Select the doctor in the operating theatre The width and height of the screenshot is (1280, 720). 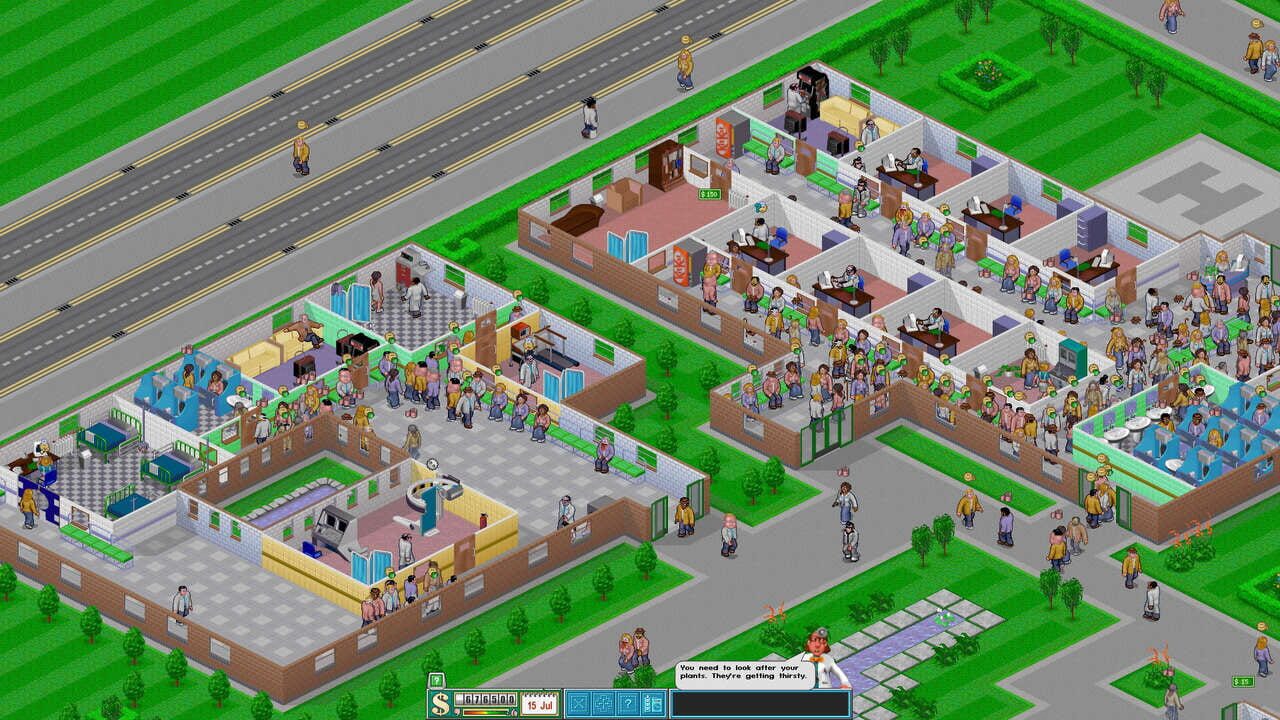(x=405, y=547)
